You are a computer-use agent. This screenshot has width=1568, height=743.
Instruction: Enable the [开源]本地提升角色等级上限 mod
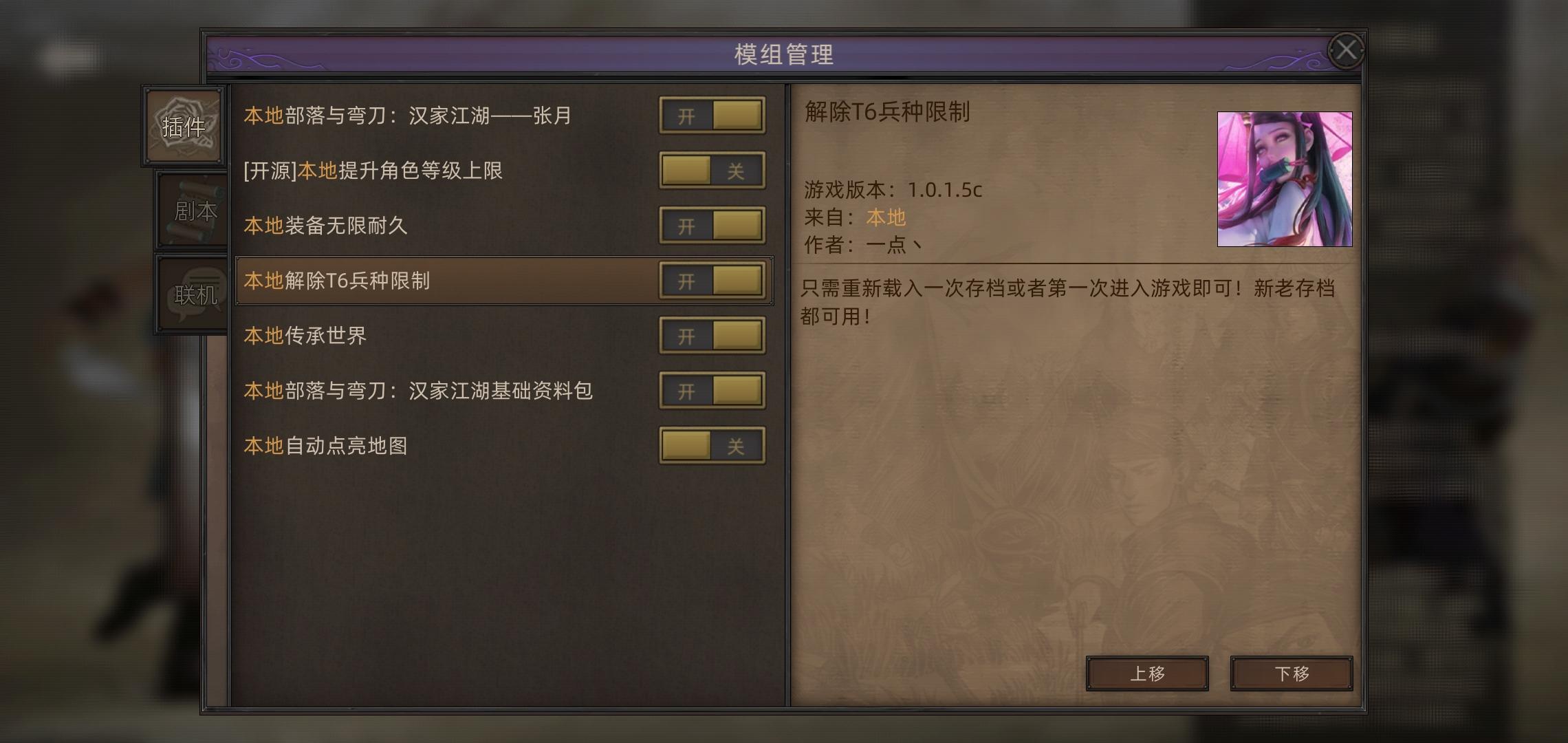click(712, 171)
